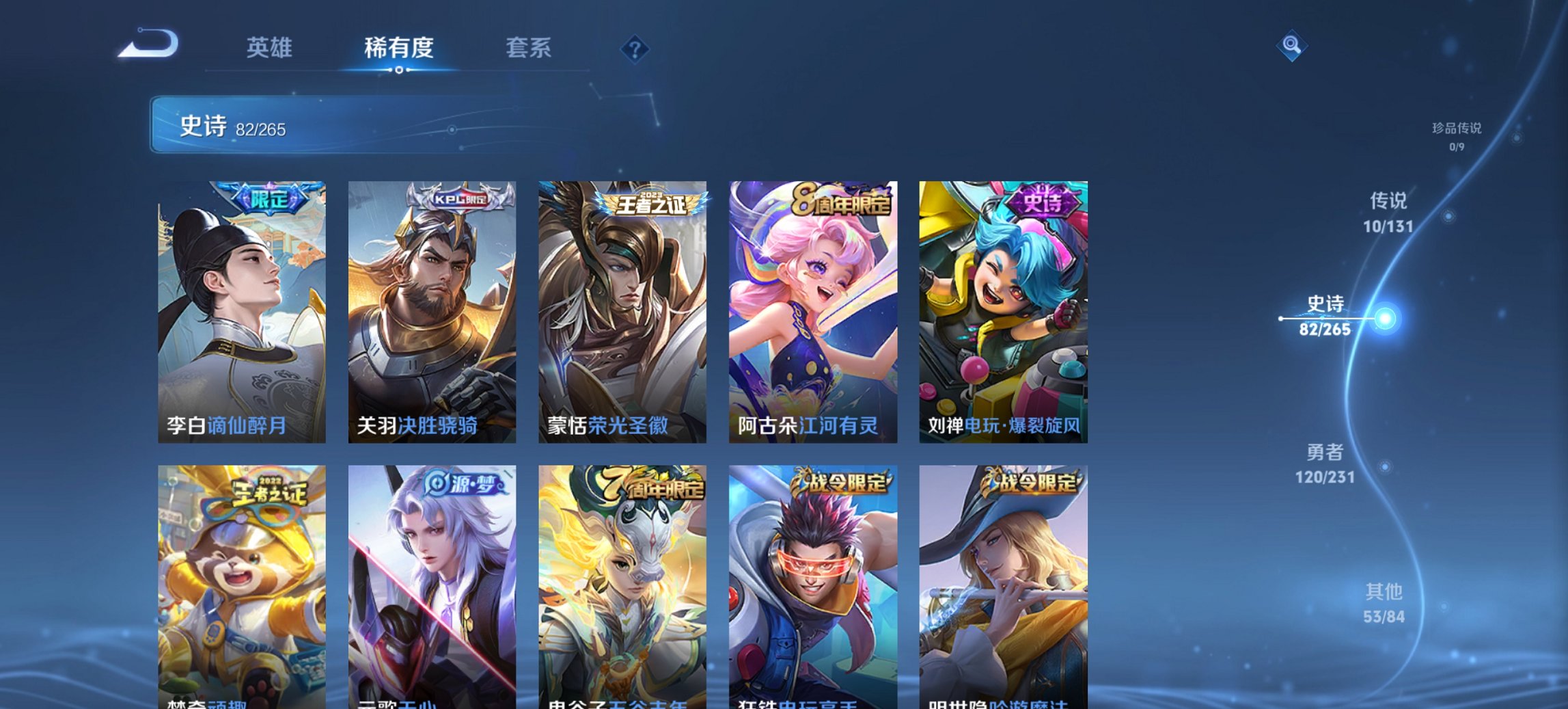Select the 稀有度 tab

tap(398, 48)
